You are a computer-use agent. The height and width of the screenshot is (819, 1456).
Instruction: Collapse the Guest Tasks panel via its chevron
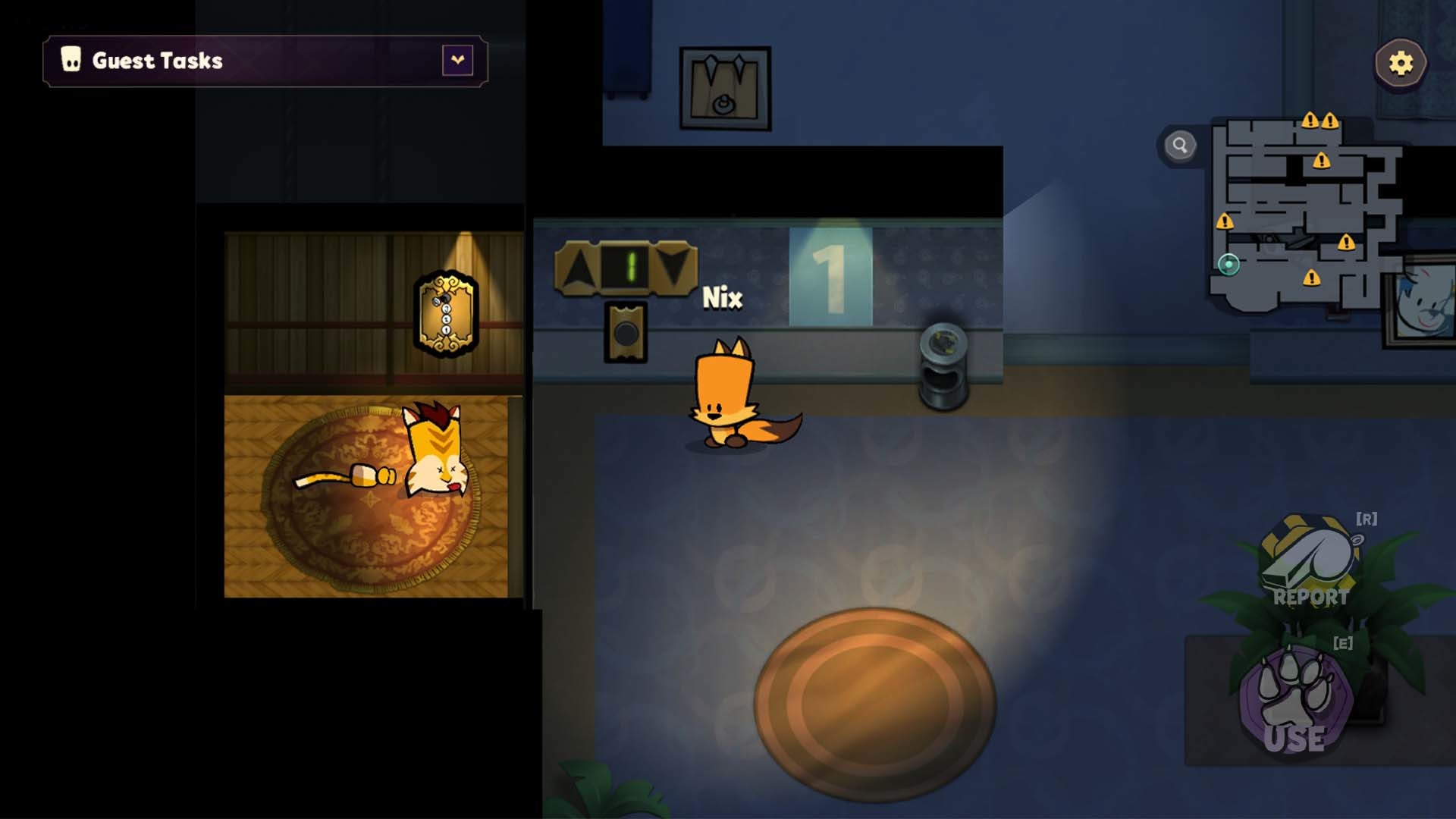[x=456, y=59]
